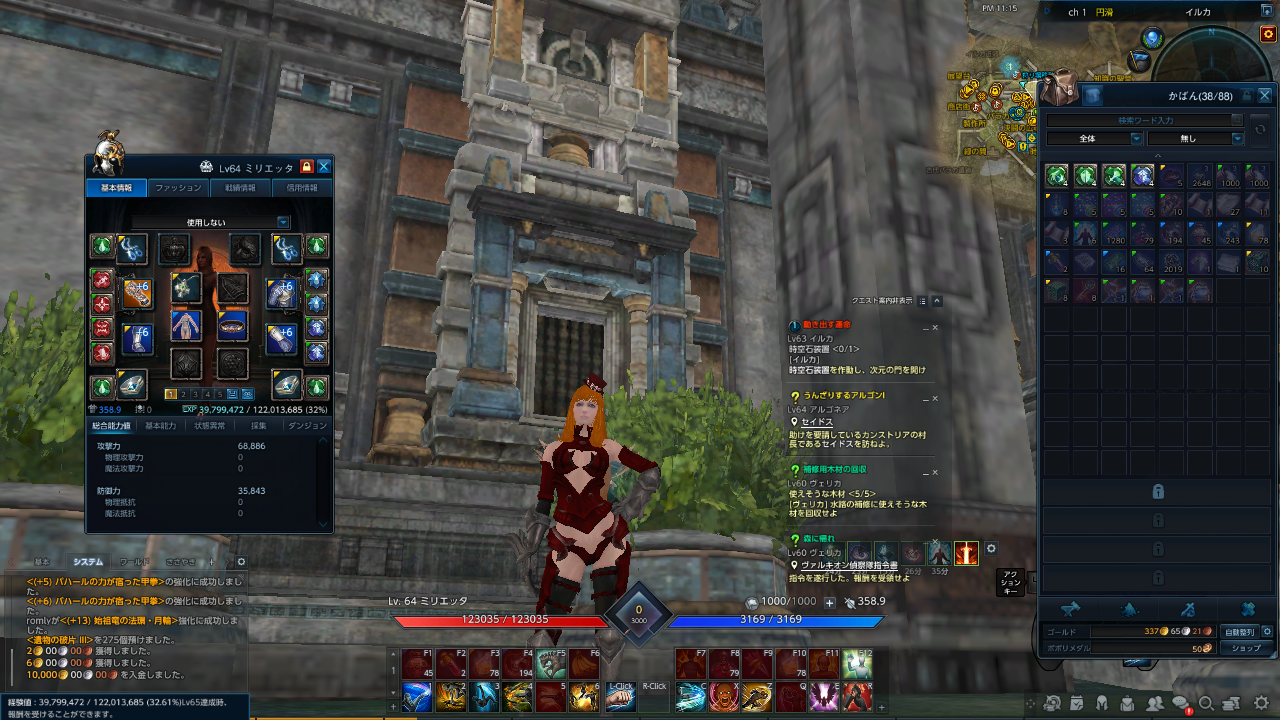Toggle the red lock on the character window
The image size is (1280, 720).
click(x=306, y=166)
